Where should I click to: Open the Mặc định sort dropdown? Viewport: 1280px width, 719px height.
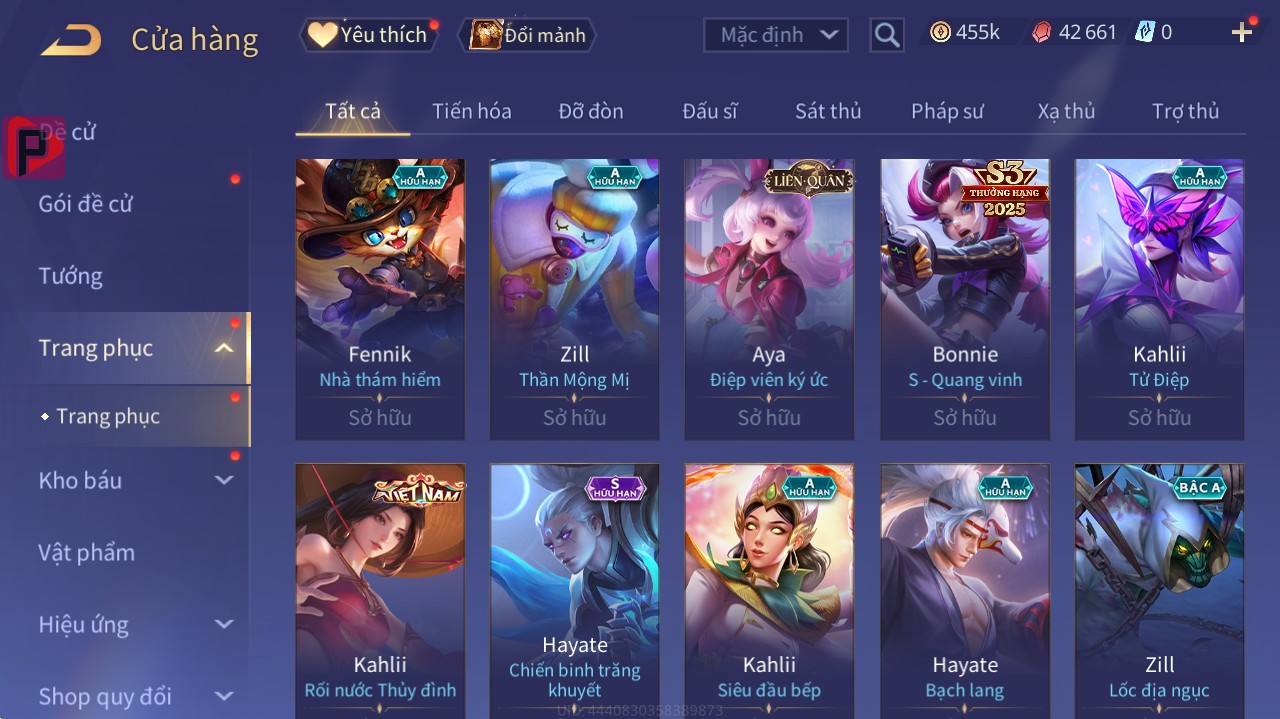coord(776,35)
